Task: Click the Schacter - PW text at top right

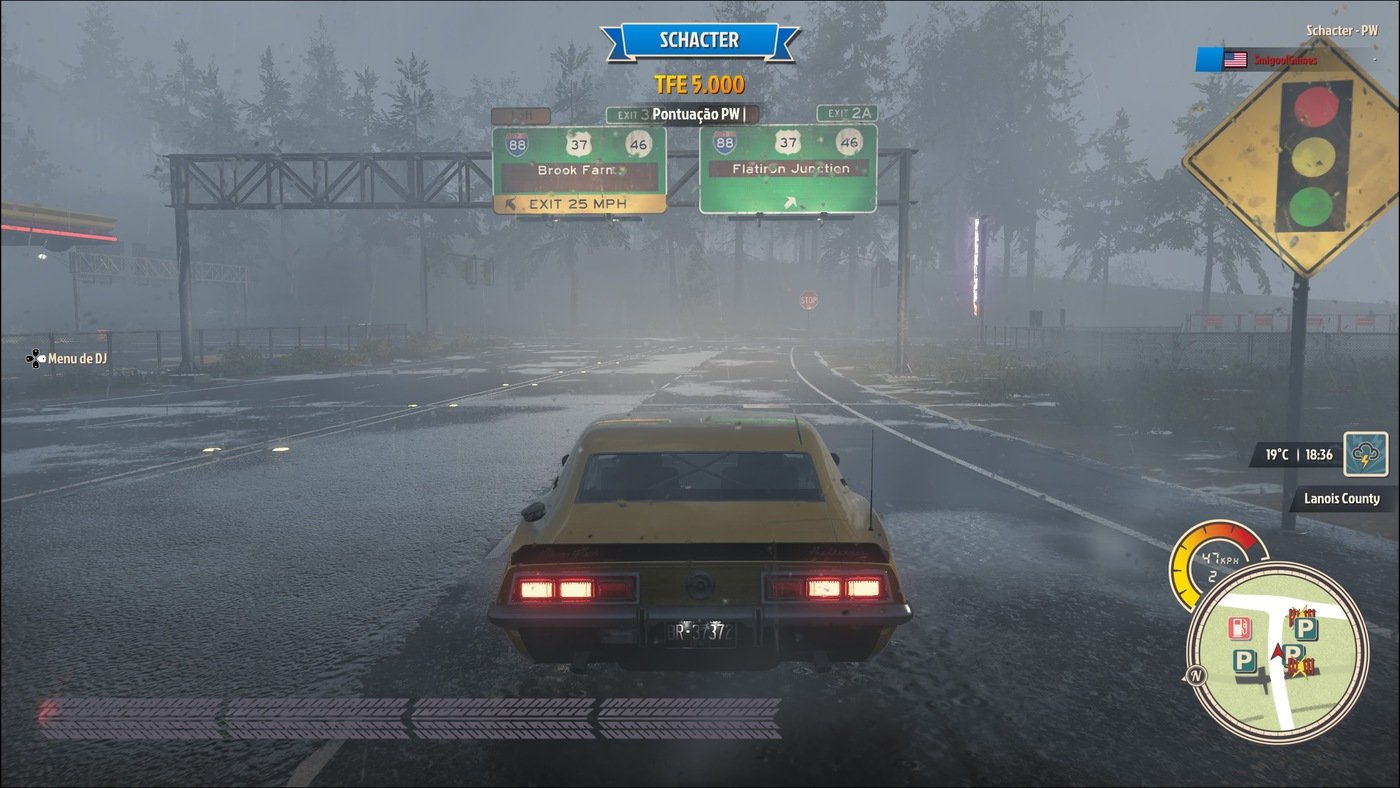Action: click(1340, 29)
